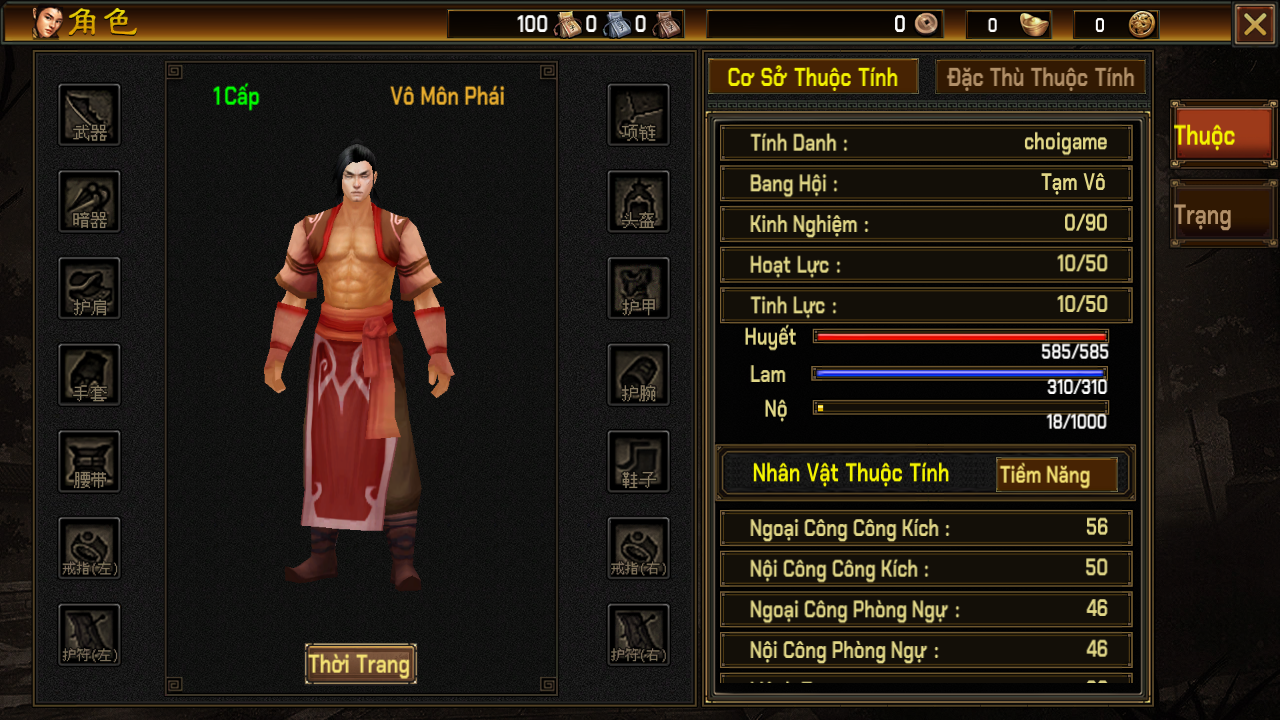The height and width of the screenshot is (720, 1280).
Task: Select the 头盔 helmet slot
Action: [639, 201]
